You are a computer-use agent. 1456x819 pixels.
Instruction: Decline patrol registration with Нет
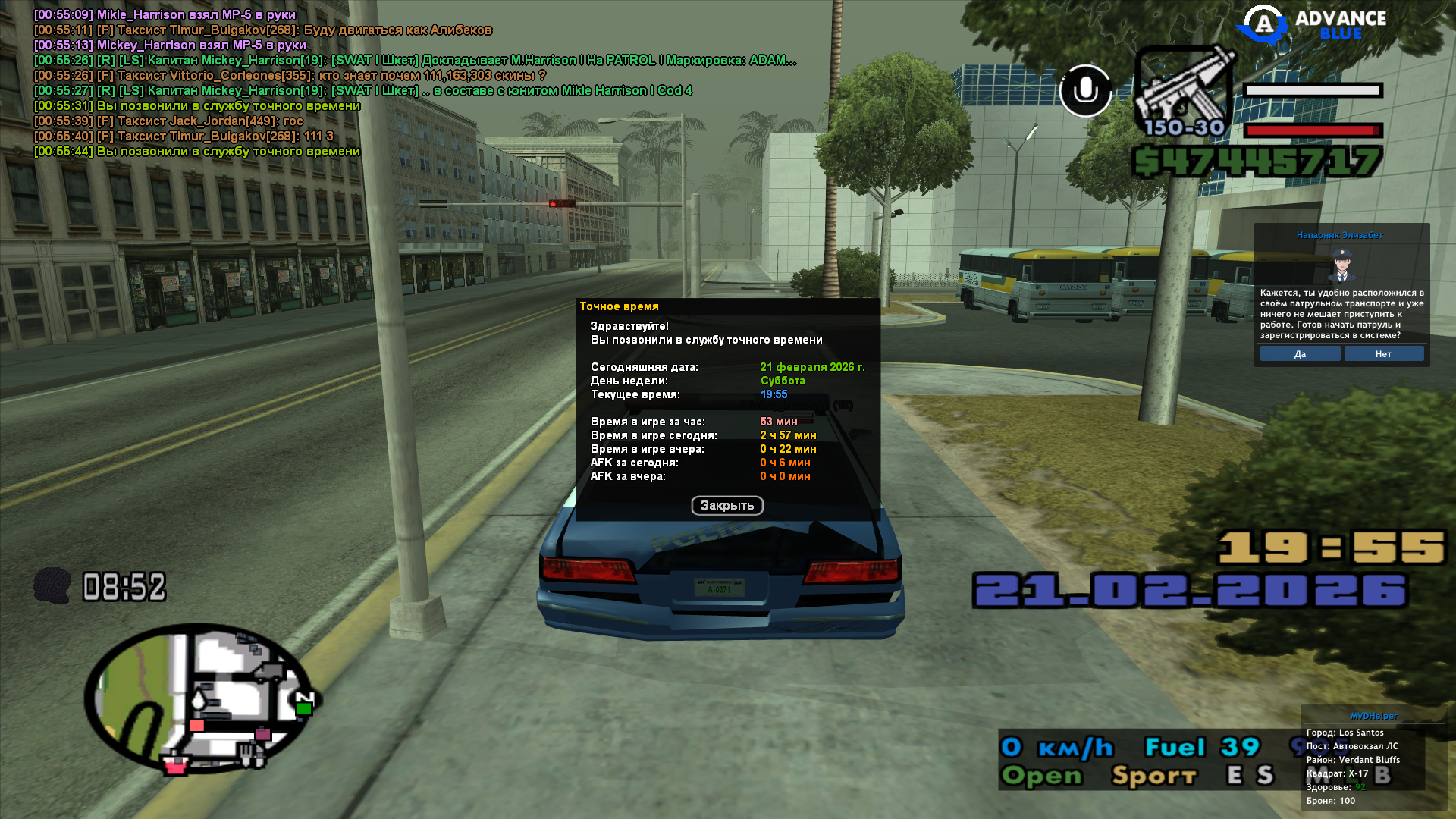pos(1383,354)
